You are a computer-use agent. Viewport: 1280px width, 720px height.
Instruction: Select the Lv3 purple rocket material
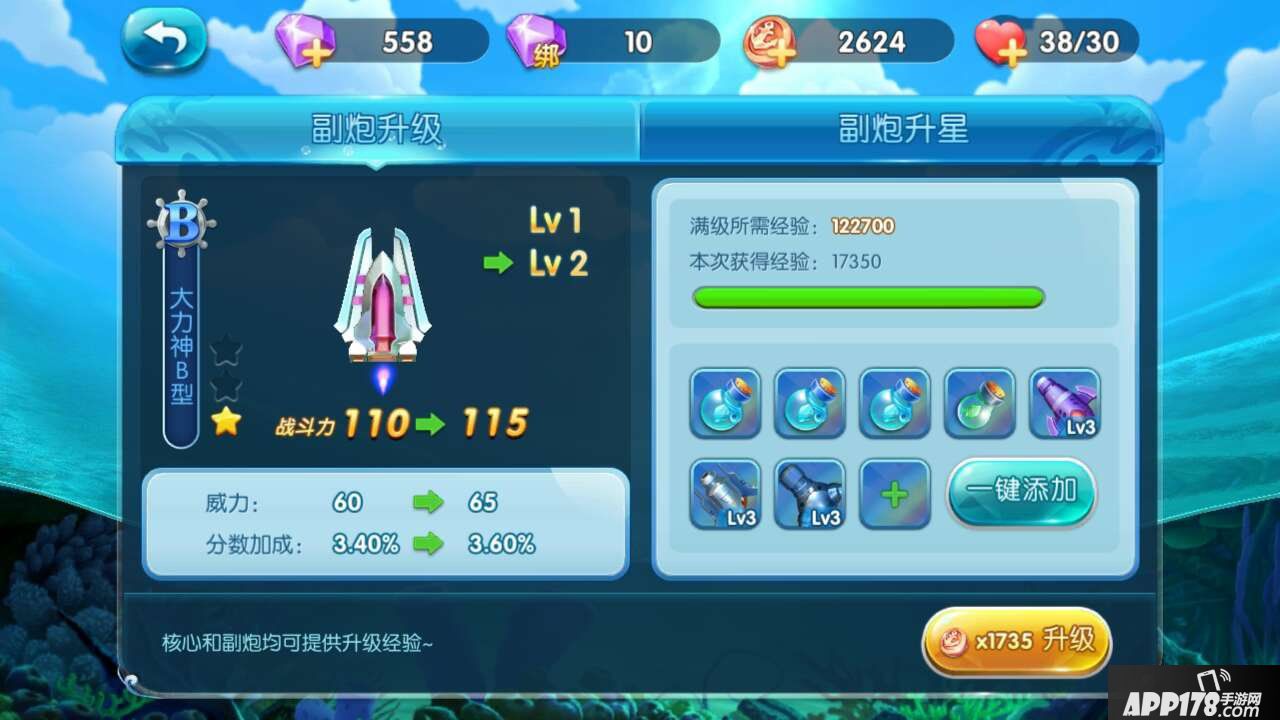coord(1064,403)
